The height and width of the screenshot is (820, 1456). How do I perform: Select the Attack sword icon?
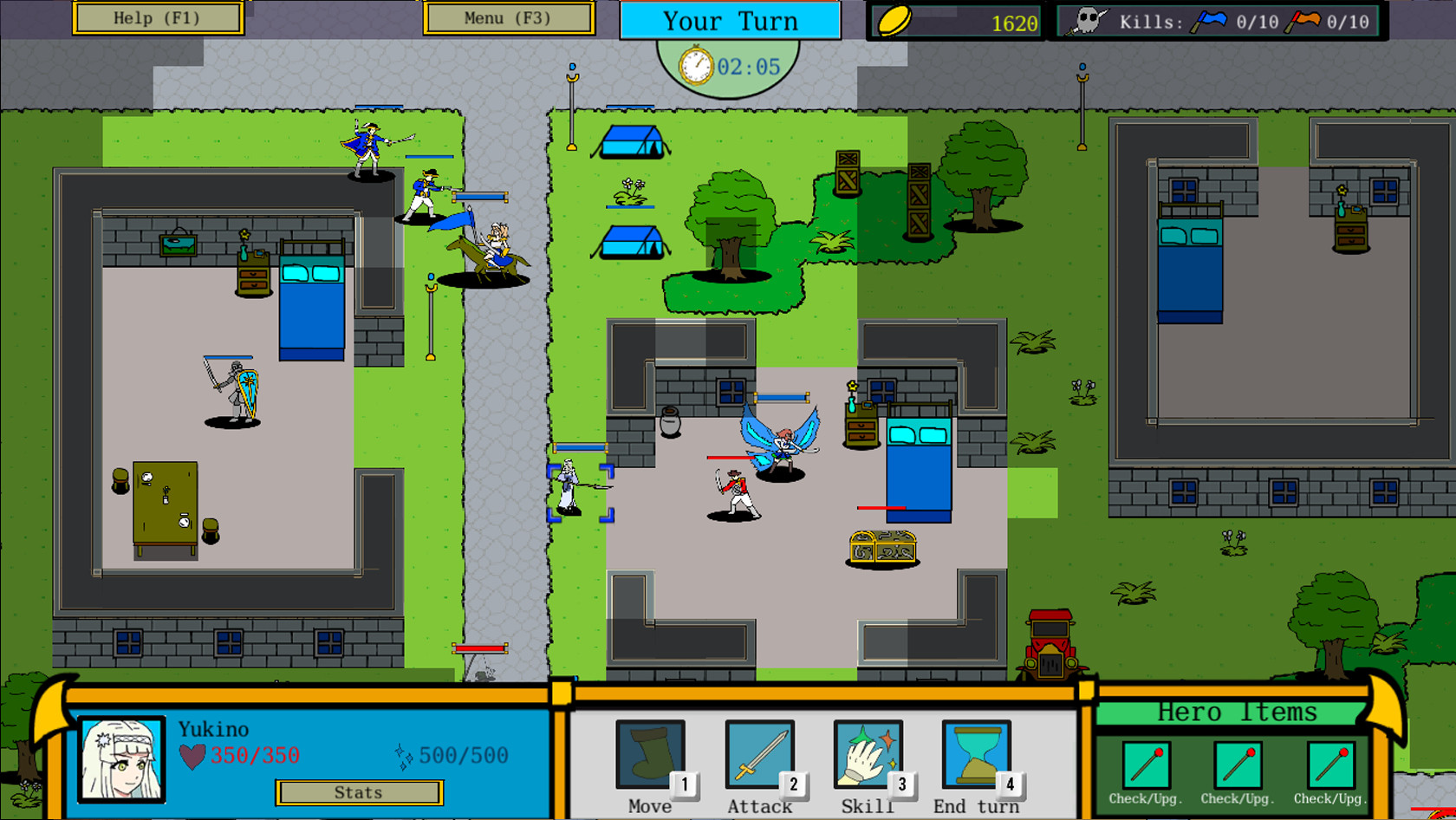758,752
